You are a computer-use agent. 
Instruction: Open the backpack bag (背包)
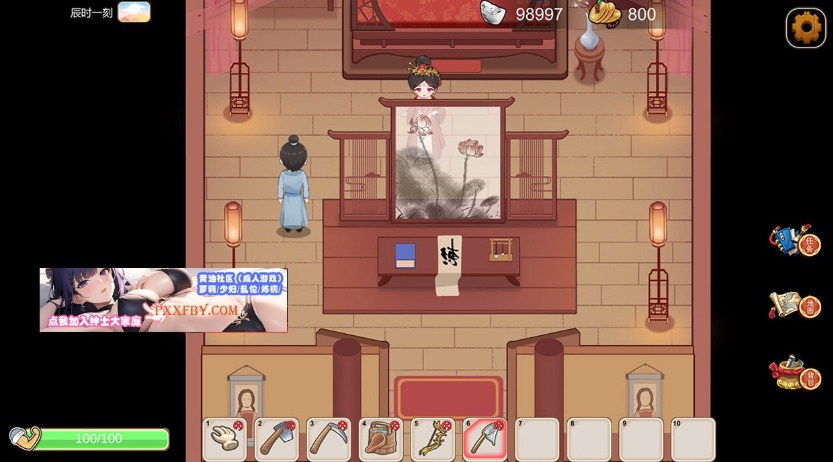[x=794, y=372]
